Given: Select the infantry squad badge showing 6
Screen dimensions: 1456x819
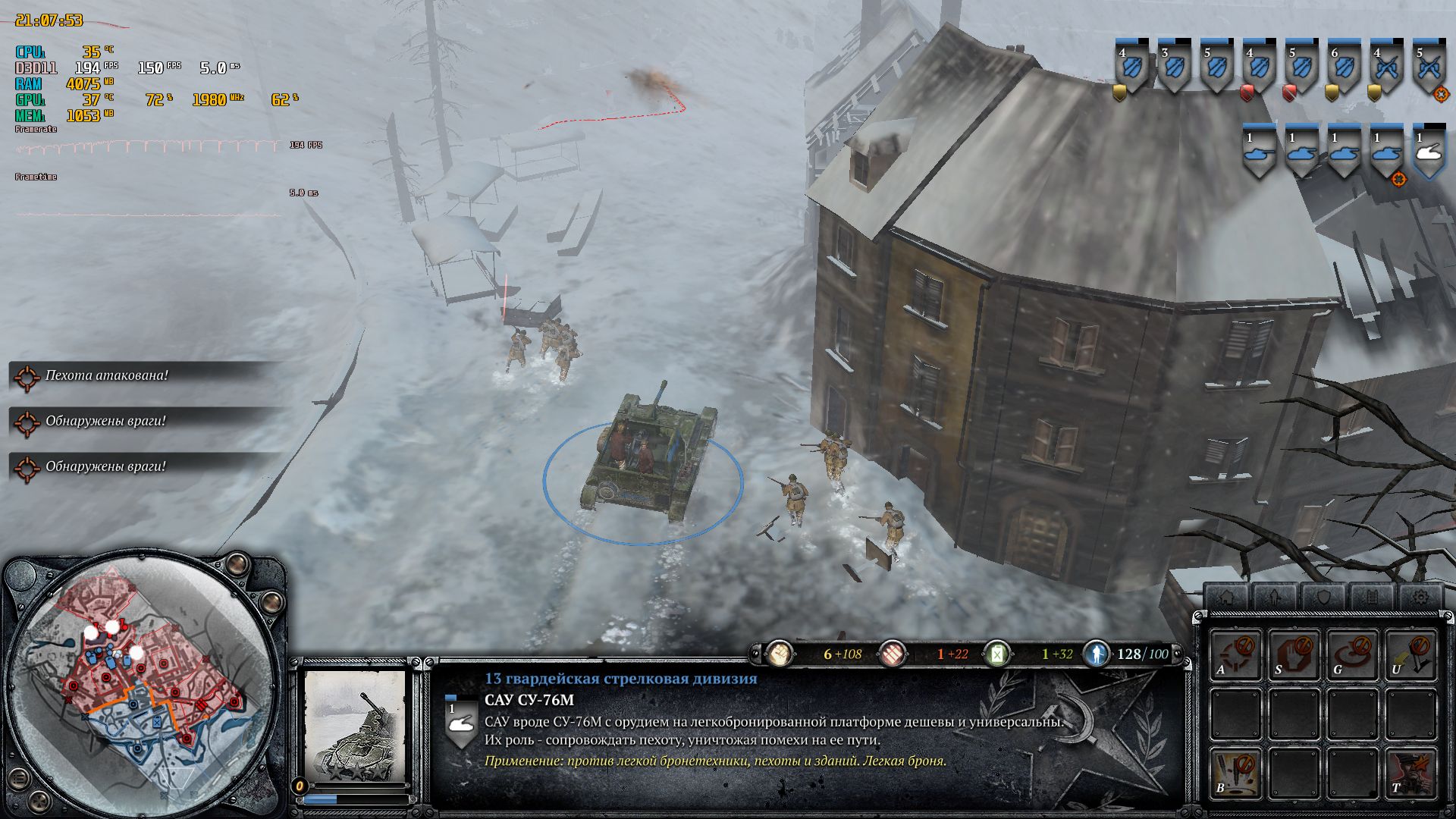Looking at the screenshot, I should (1344, 68).
